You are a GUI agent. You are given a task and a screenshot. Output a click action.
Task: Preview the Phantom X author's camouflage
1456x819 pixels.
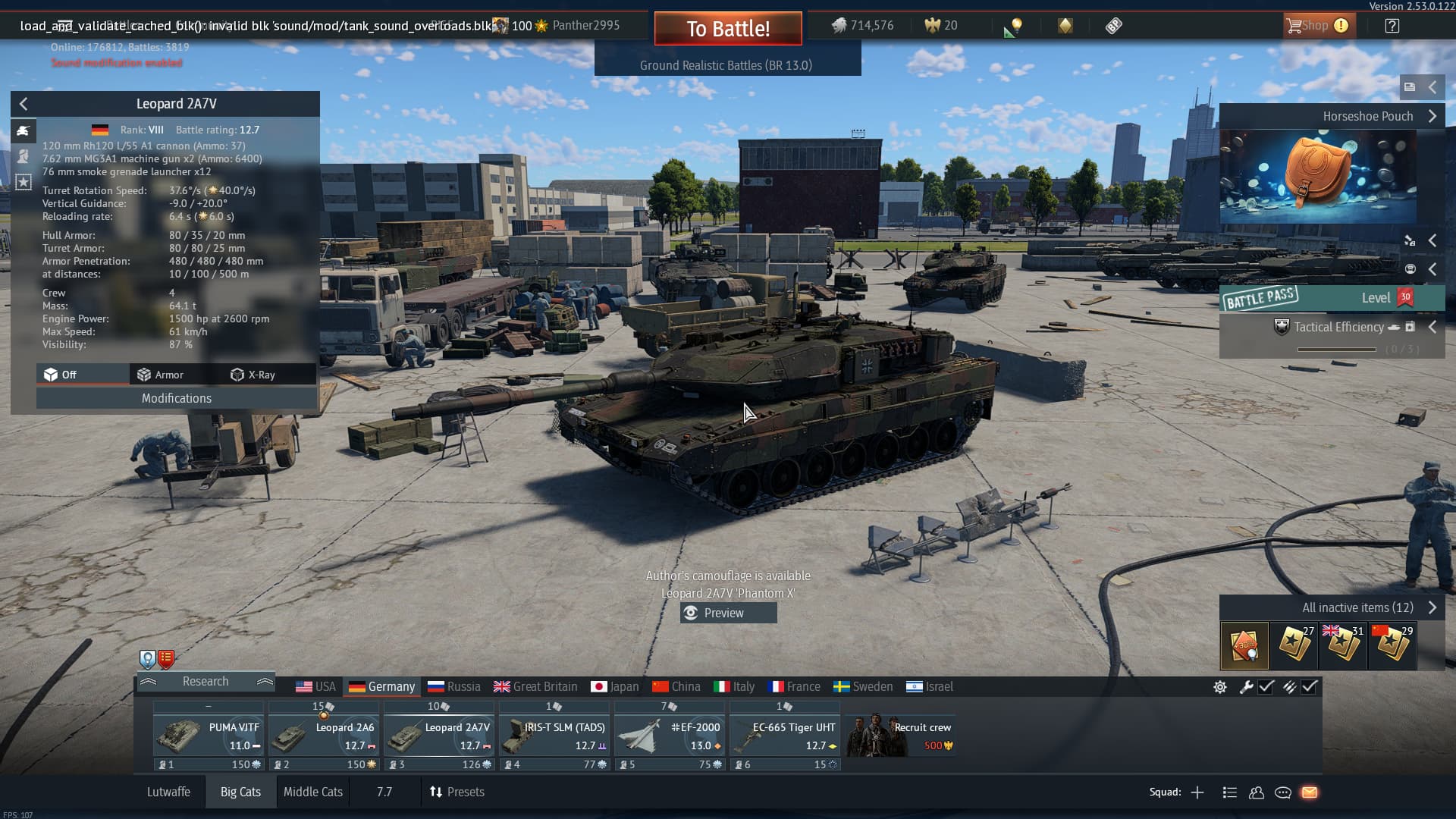pos(728,613)
